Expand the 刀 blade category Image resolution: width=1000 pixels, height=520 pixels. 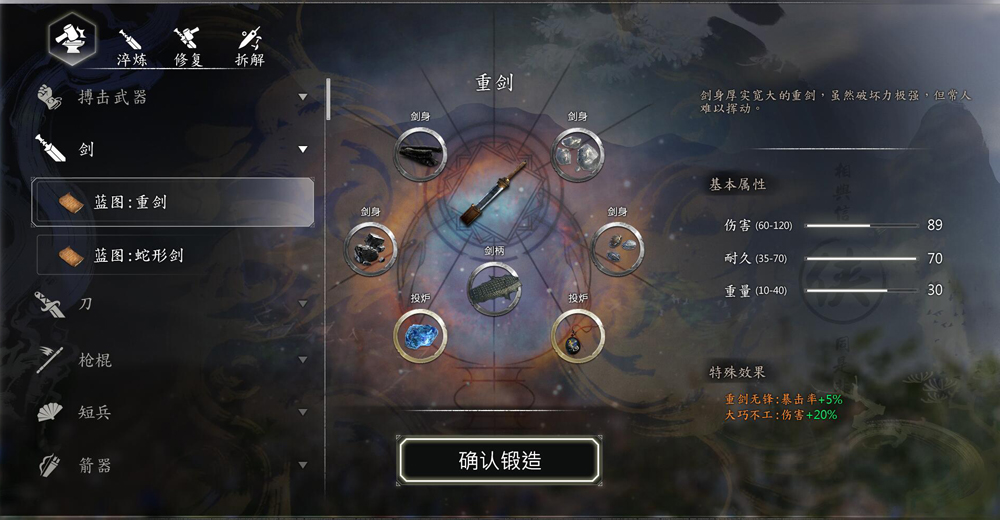pyautogui.click(x=170, y=303)
